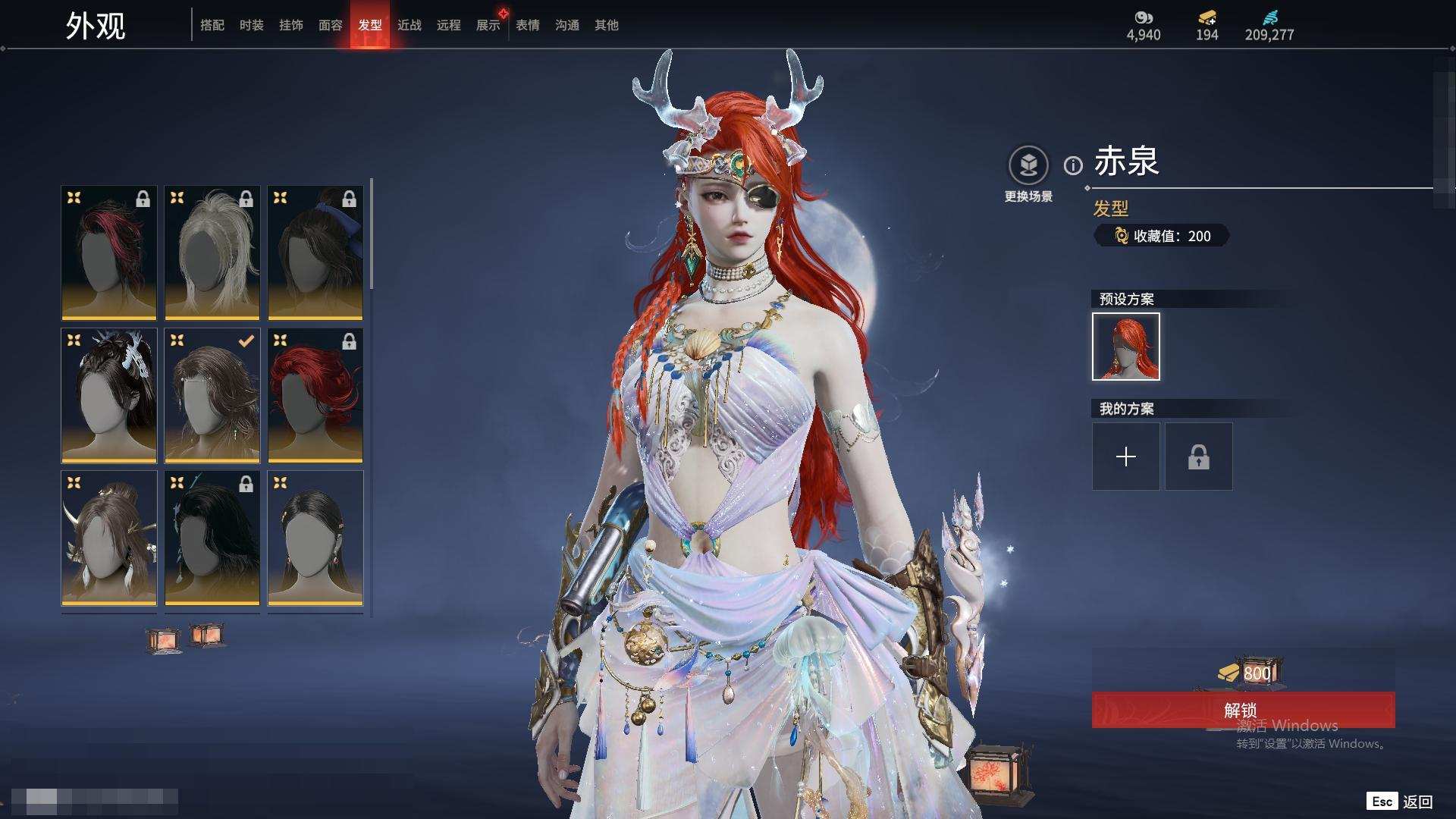Select the white ponytail hairstyle
This screenshot has height=819, width=1456.
(x=212, y=253)
